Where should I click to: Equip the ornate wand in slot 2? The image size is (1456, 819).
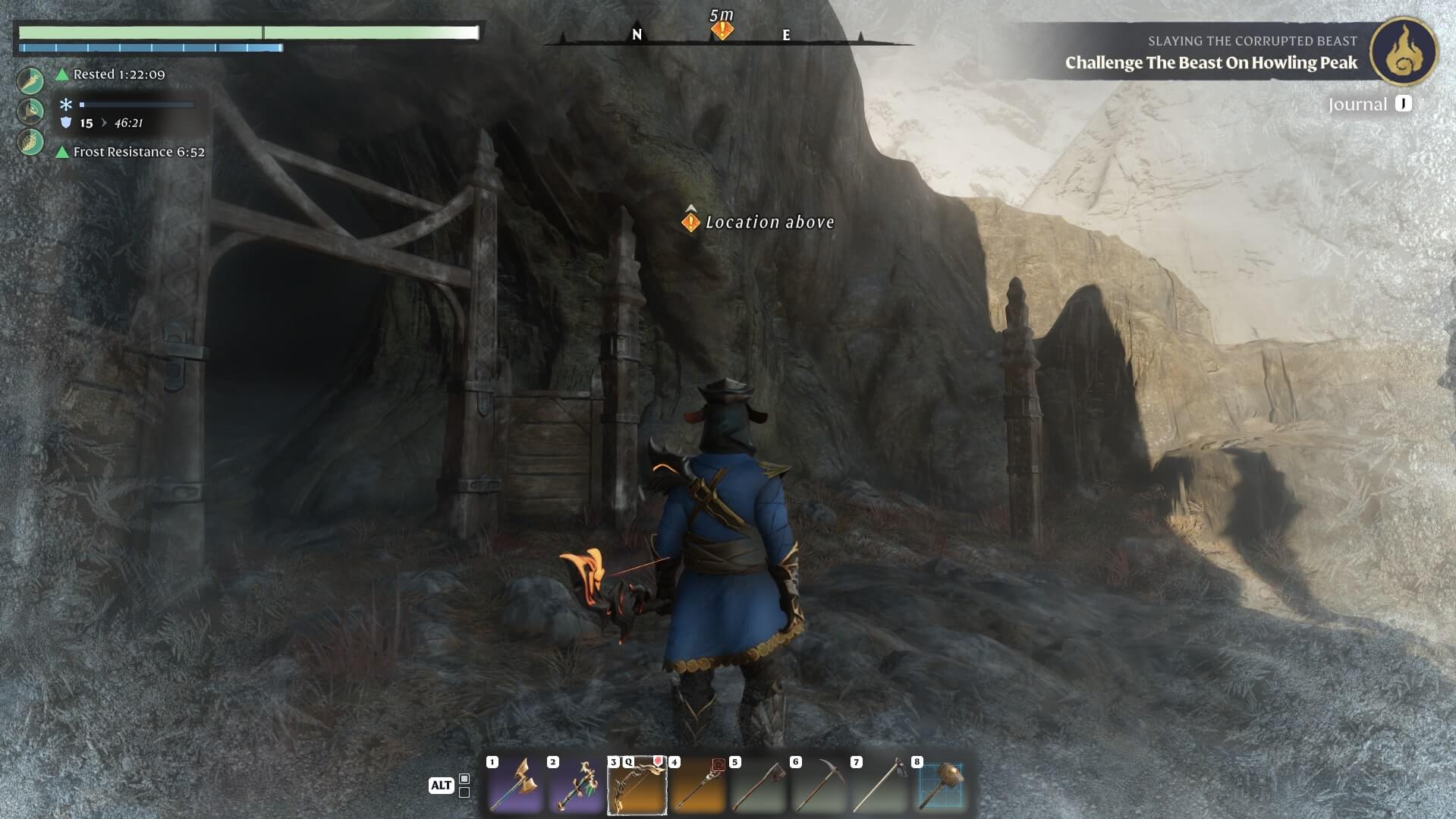click(576, 786)
